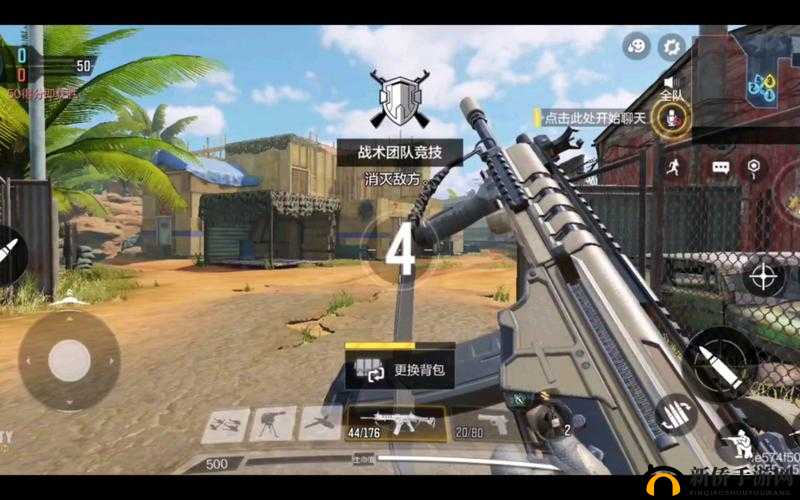This screenshot has height=500, width=800.
Task: Select the primary assault rifle slot
Action: pyautogui.click(x=393, y=423)
